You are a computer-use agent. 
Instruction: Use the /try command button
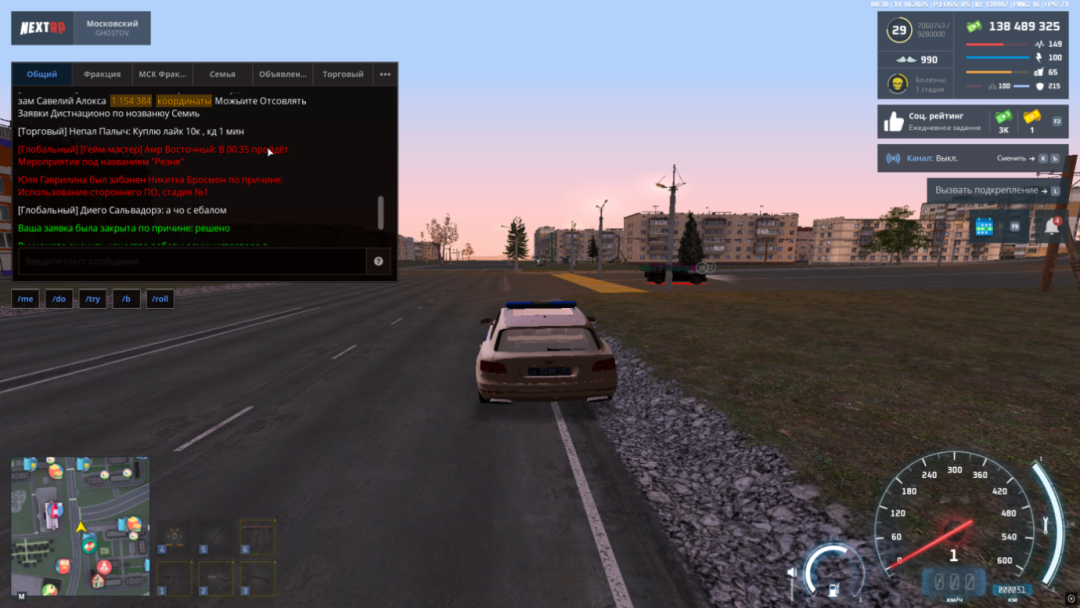point(92,299)
